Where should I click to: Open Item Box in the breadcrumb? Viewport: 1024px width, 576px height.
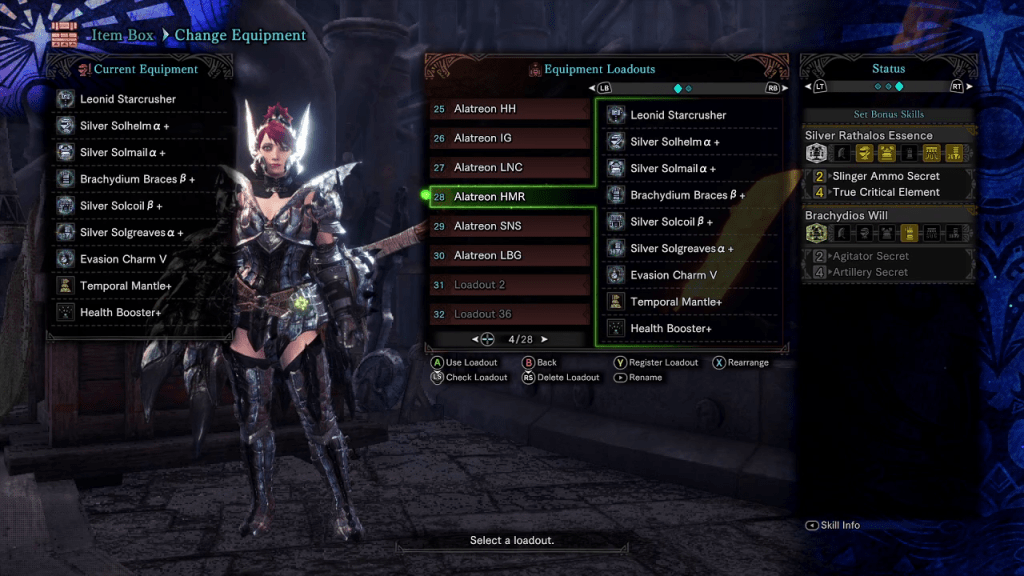pyautogui.click(x=125, y=35)
